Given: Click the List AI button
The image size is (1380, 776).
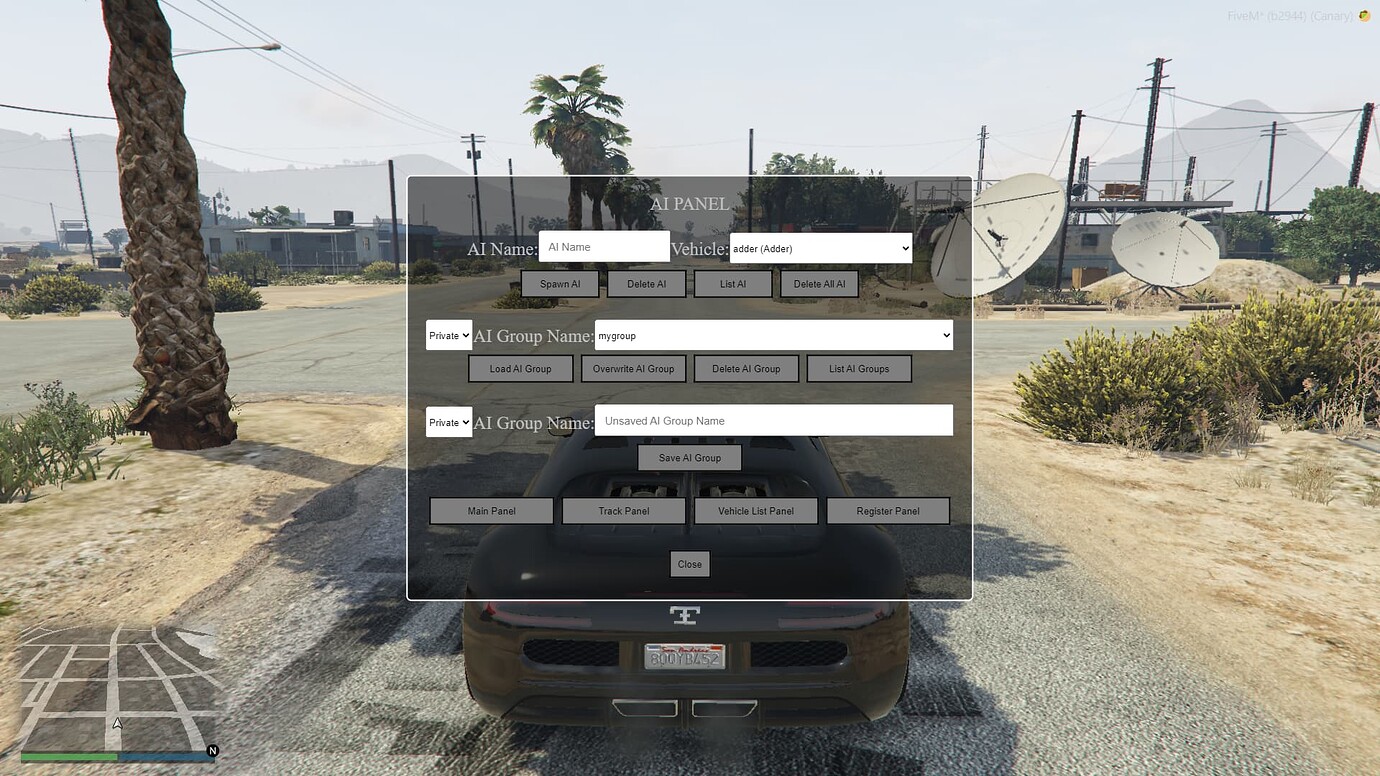Looking at the screenshot, I should [x=732, y=283].
